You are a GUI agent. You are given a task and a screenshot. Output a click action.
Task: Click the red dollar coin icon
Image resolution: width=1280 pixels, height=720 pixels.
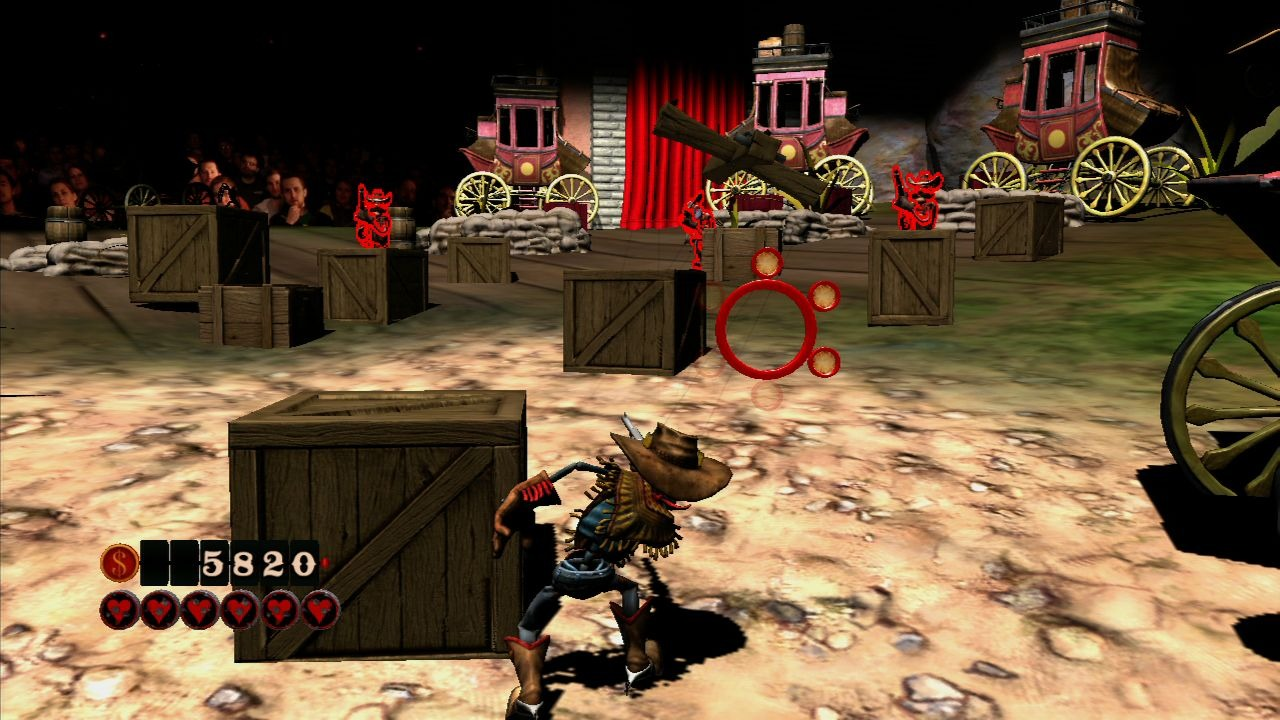[119, 563]
